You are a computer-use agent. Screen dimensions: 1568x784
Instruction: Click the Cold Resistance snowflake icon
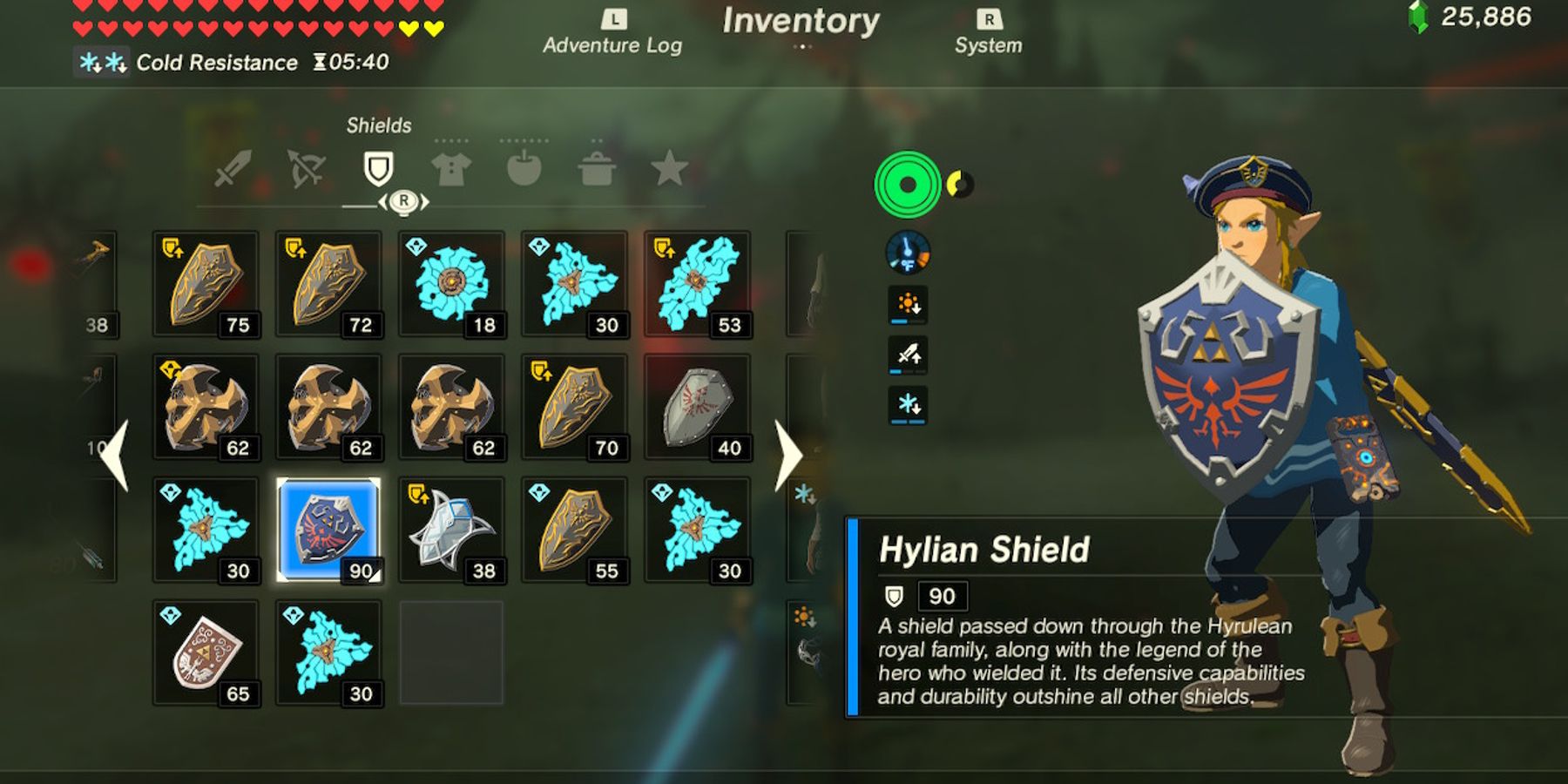100,61
